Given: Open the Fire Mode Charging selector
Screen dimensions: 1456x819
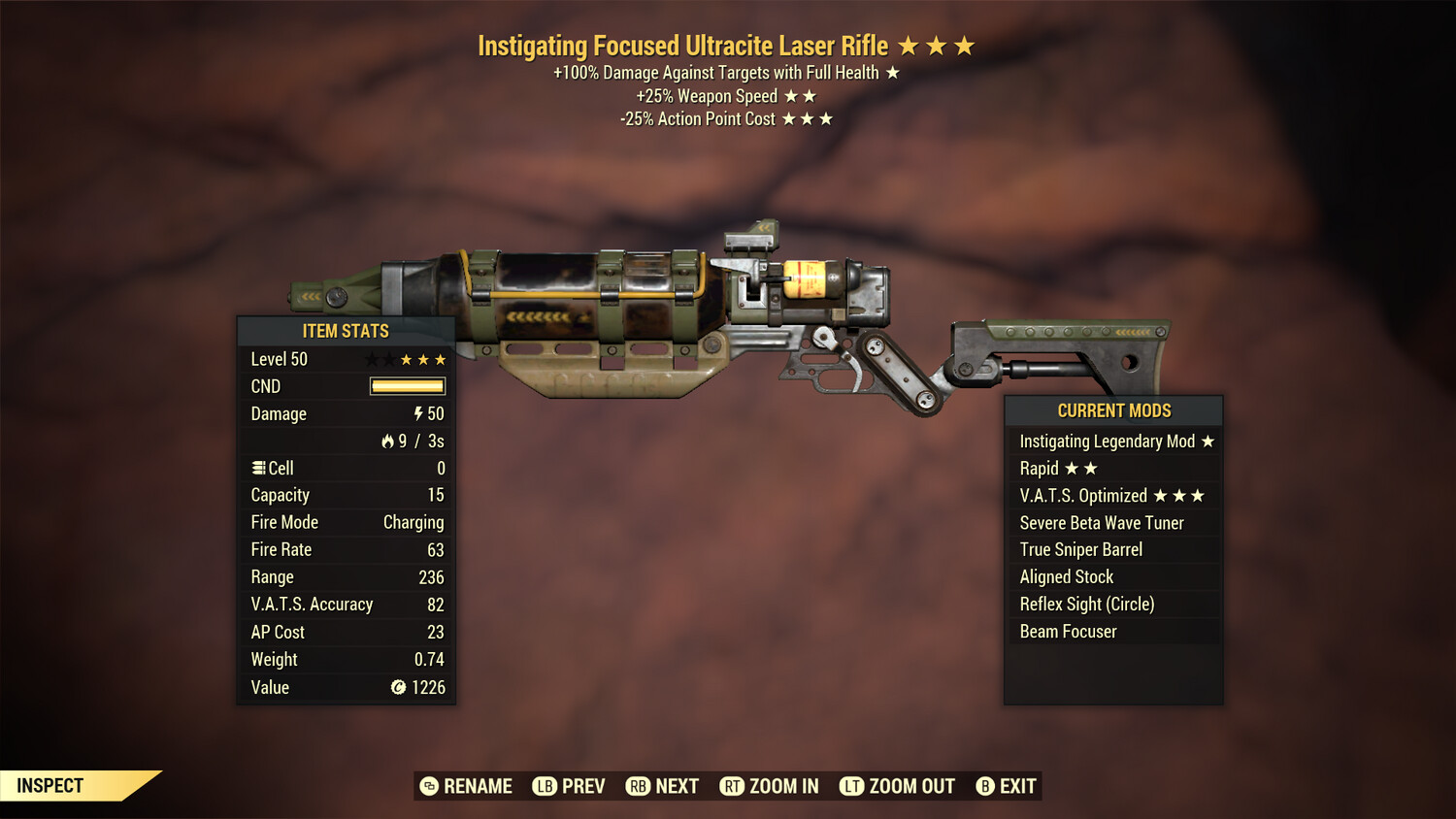Looking at the screenshot, I should click(413, 522).
